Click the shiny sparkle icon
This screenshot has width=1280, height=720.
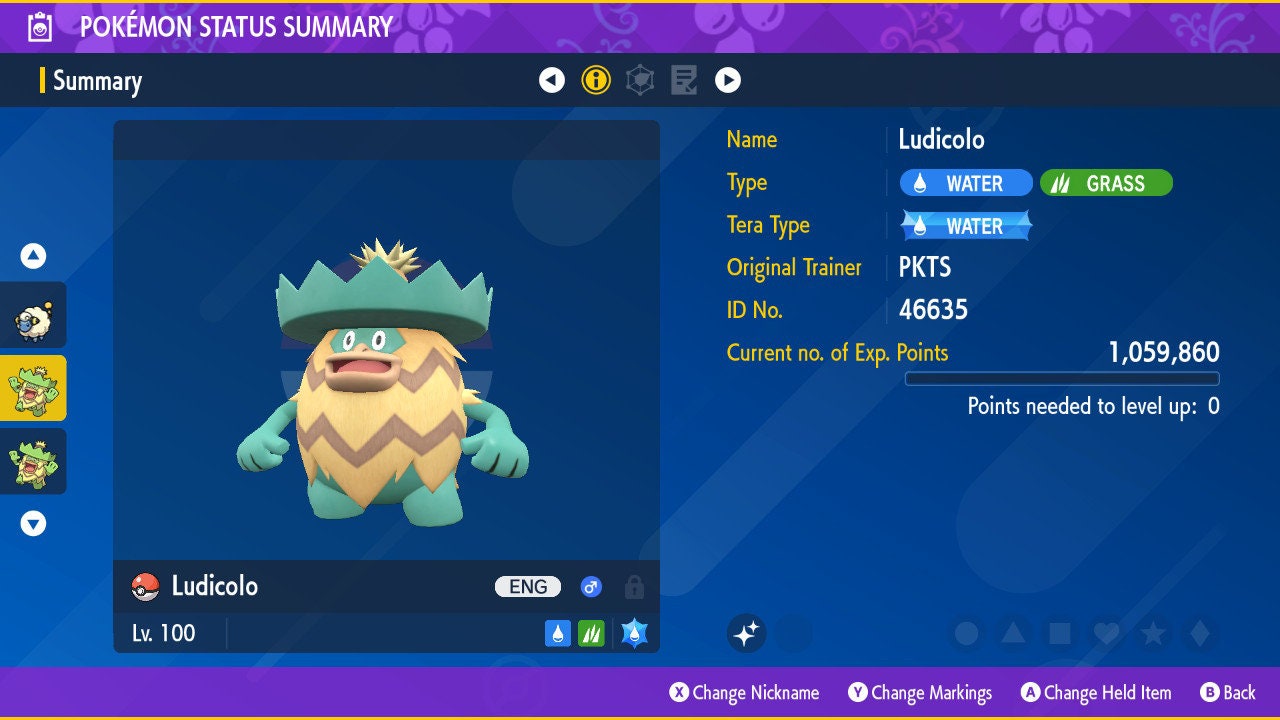coord(746,633)
